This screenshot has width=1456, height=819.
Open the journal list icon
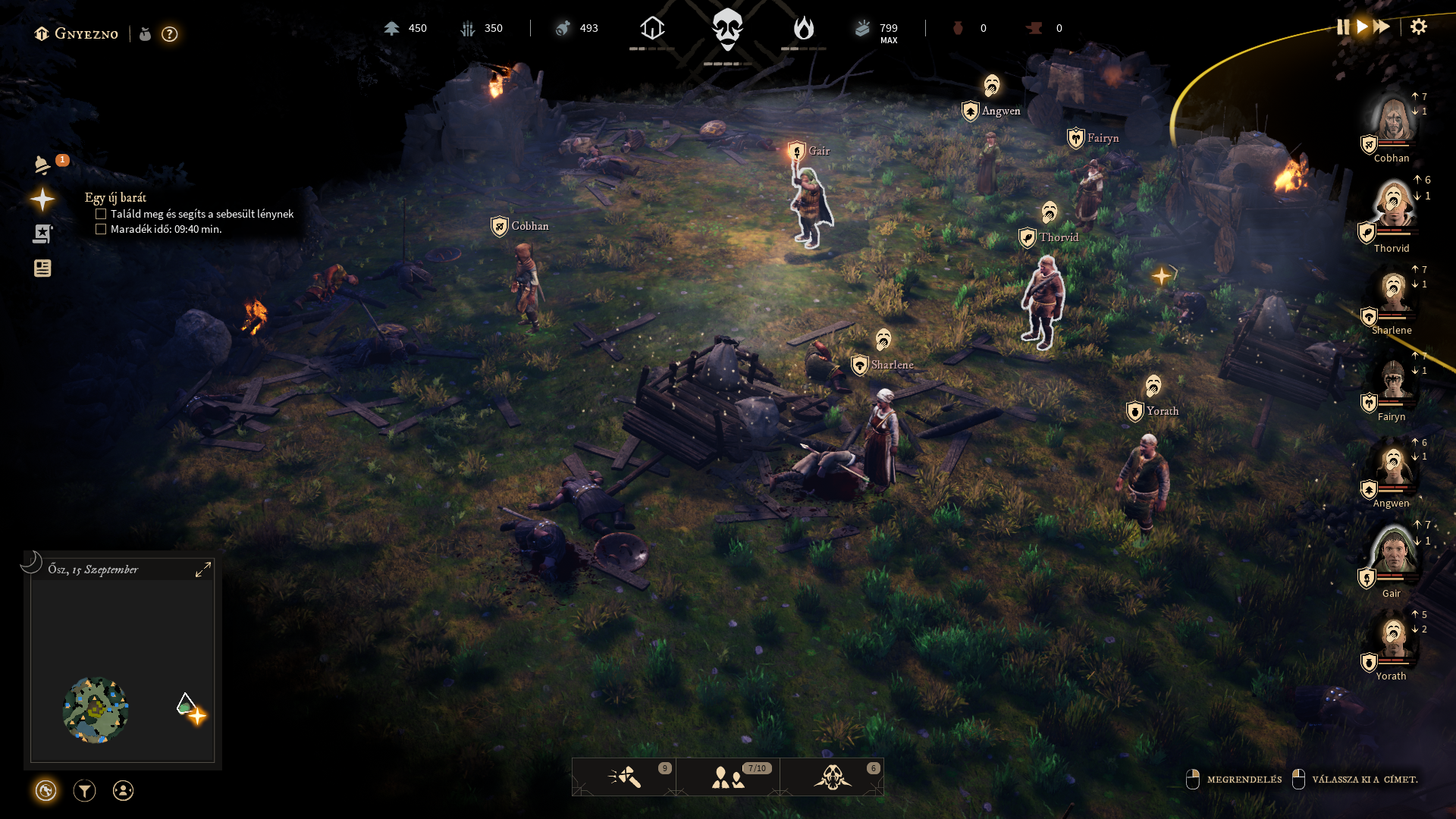42,268
